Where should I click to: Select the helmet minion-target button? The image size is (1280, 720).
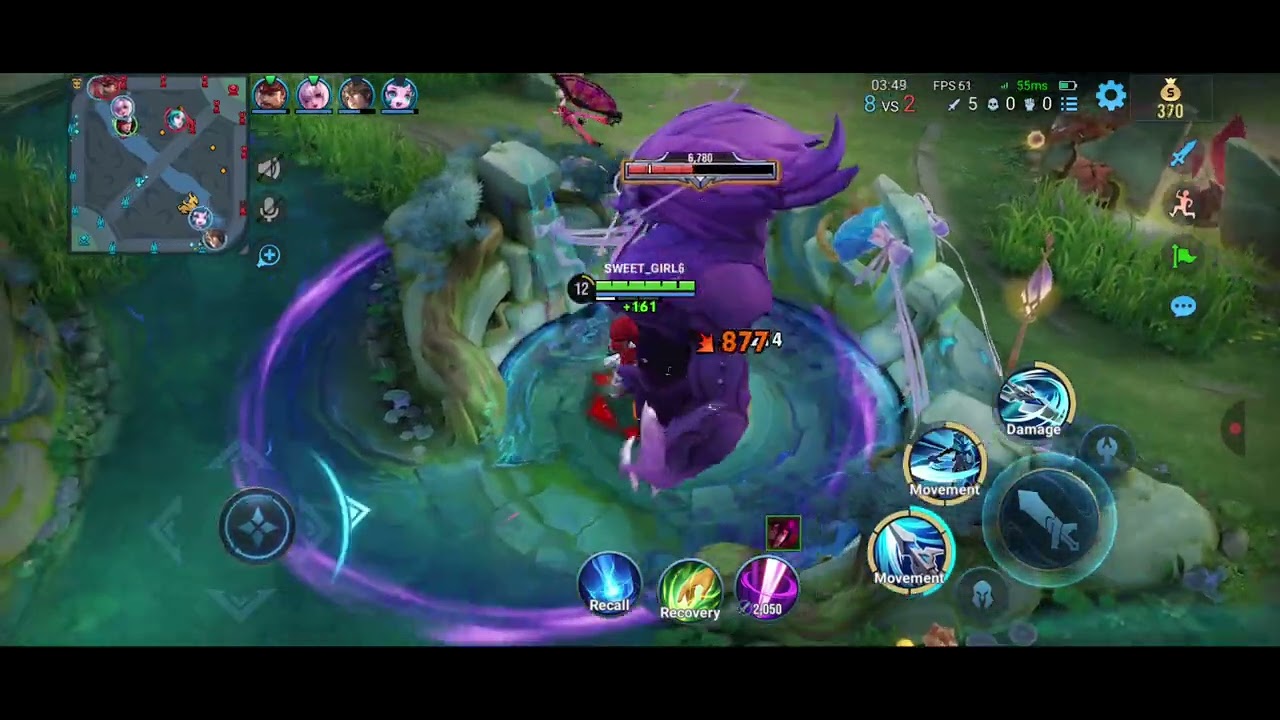pyautogui.click(x=983, y=594)
